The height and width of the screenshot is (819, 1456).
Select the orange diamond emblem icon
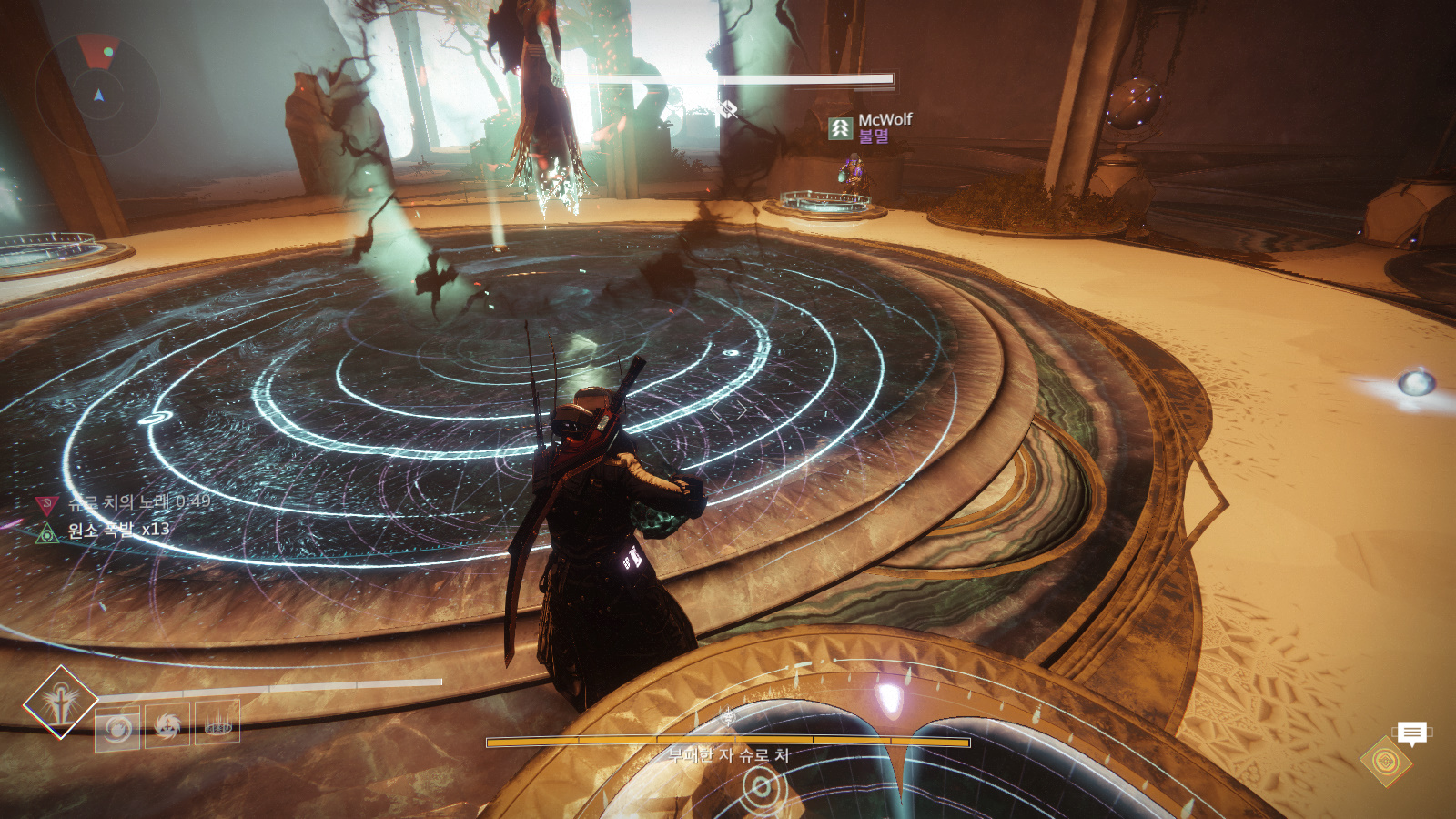point(1385,761)
